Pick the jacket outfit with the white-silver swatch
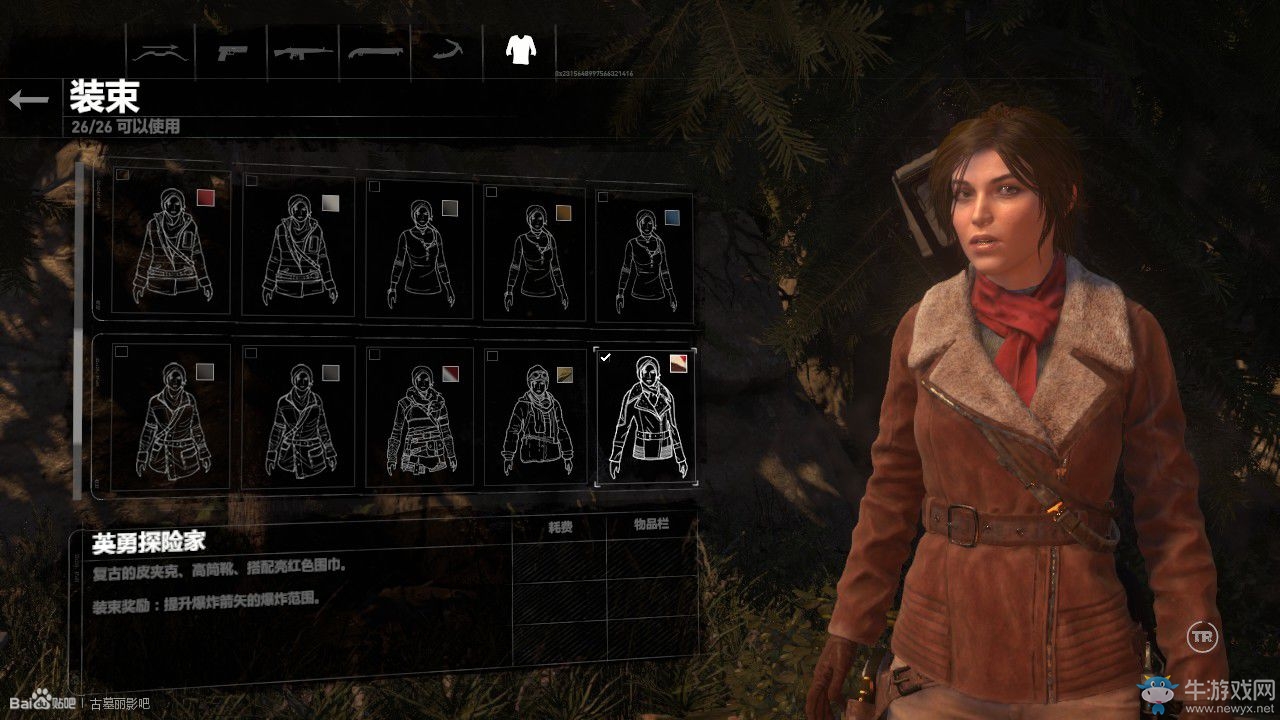Viewport: 1280px width, 720px height. [x=298, y=247]
